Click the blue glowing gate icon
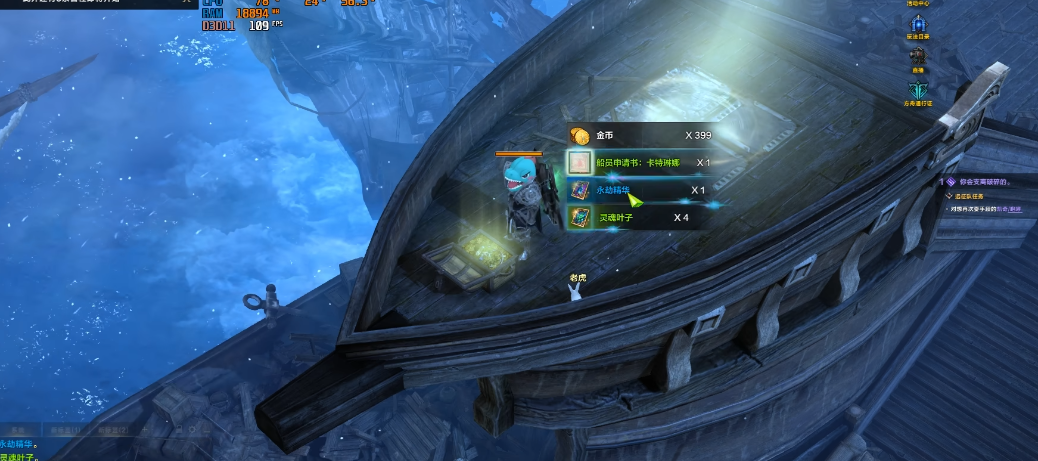 918,23
